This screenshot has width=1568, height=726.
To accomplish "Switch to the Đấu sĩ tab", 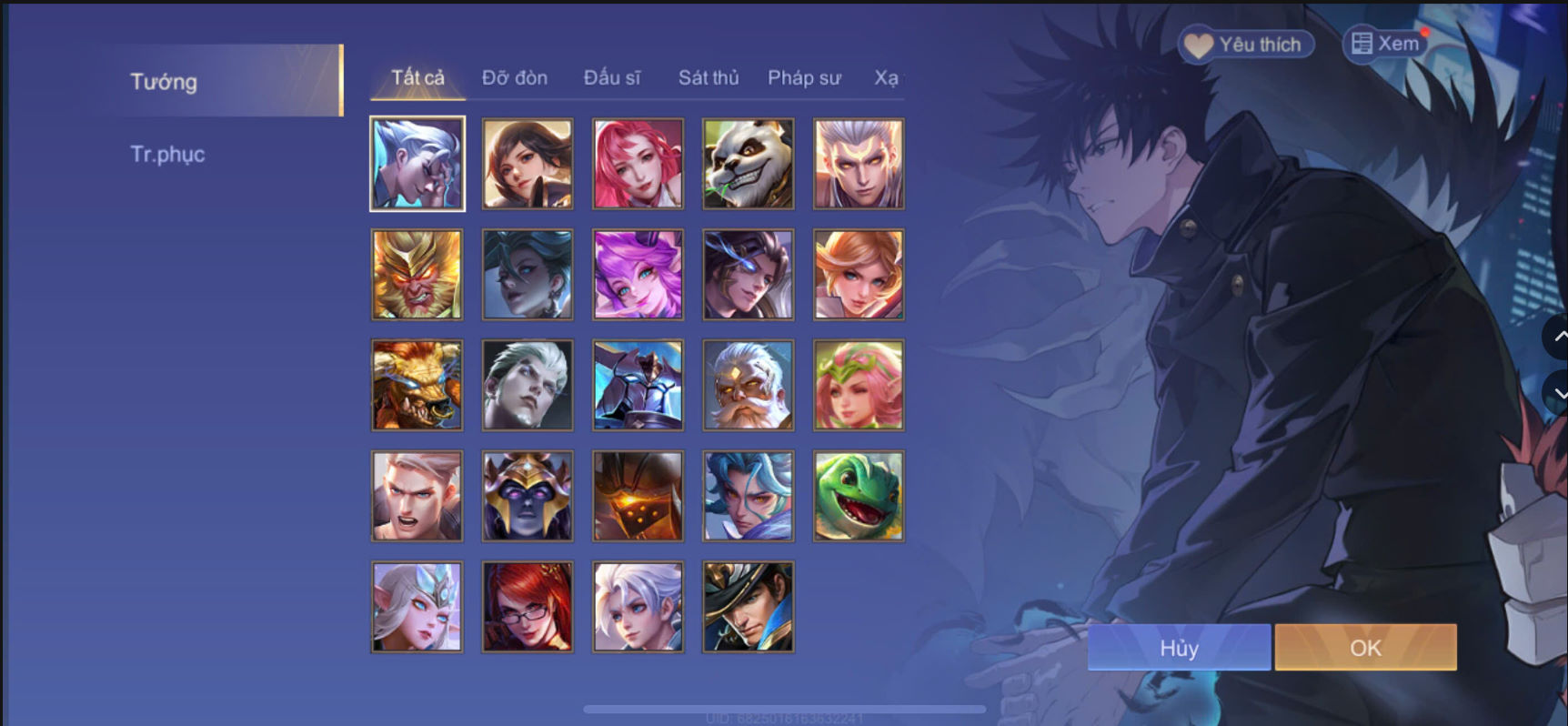I will pos(613,77).
